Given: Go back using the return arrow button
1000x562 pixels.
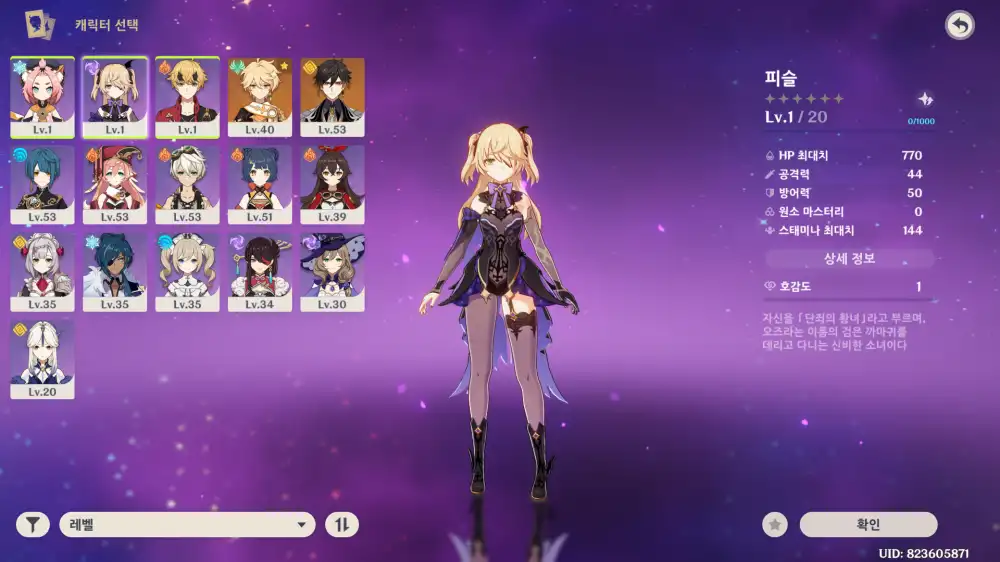Looking at the screenshot, I should click(x=959, y=26).
